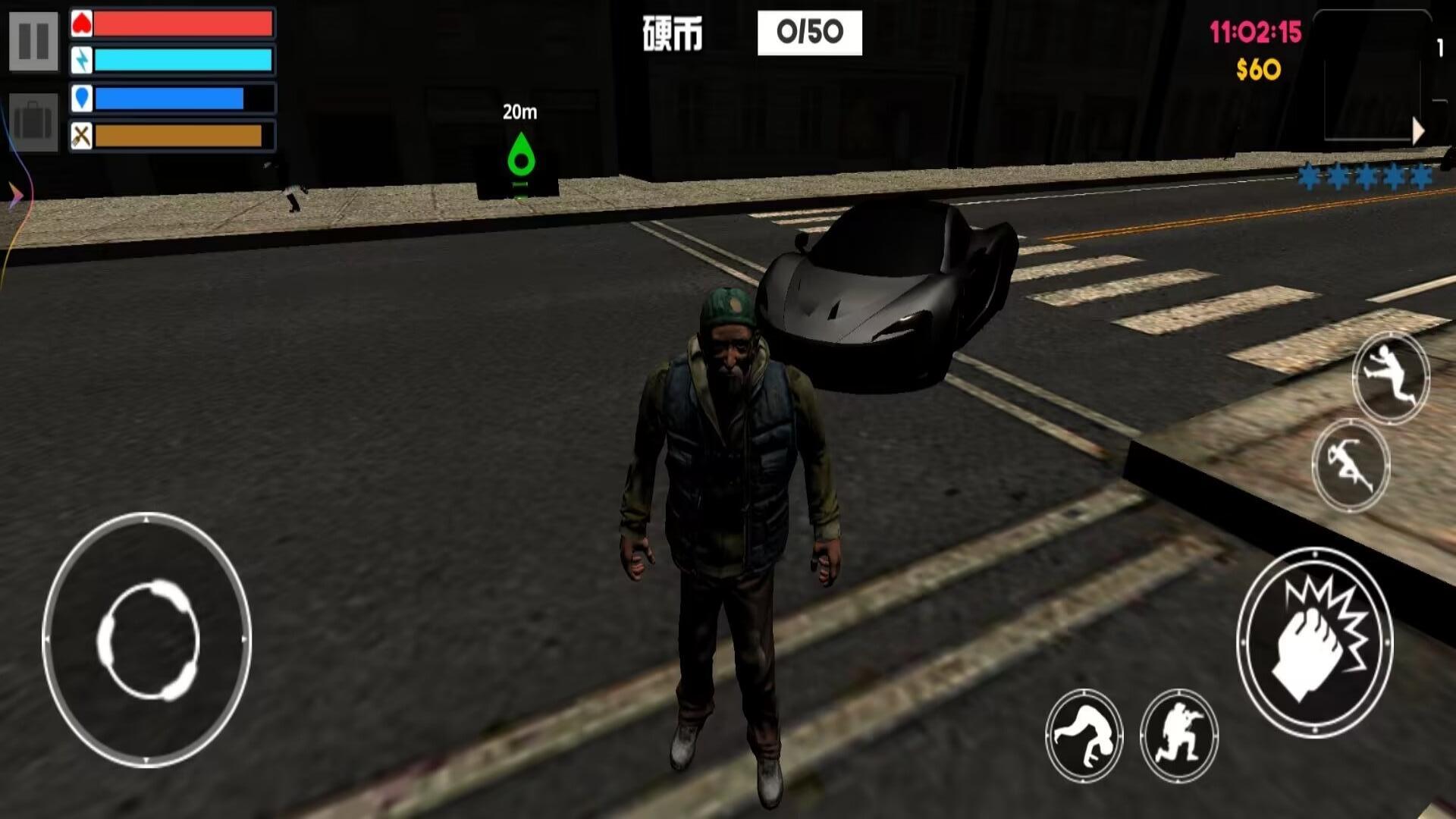Activate the jump kick action button
The width and height of the screenshot is (1456, 819).
pyautogui.click(x=1390, y=377)
